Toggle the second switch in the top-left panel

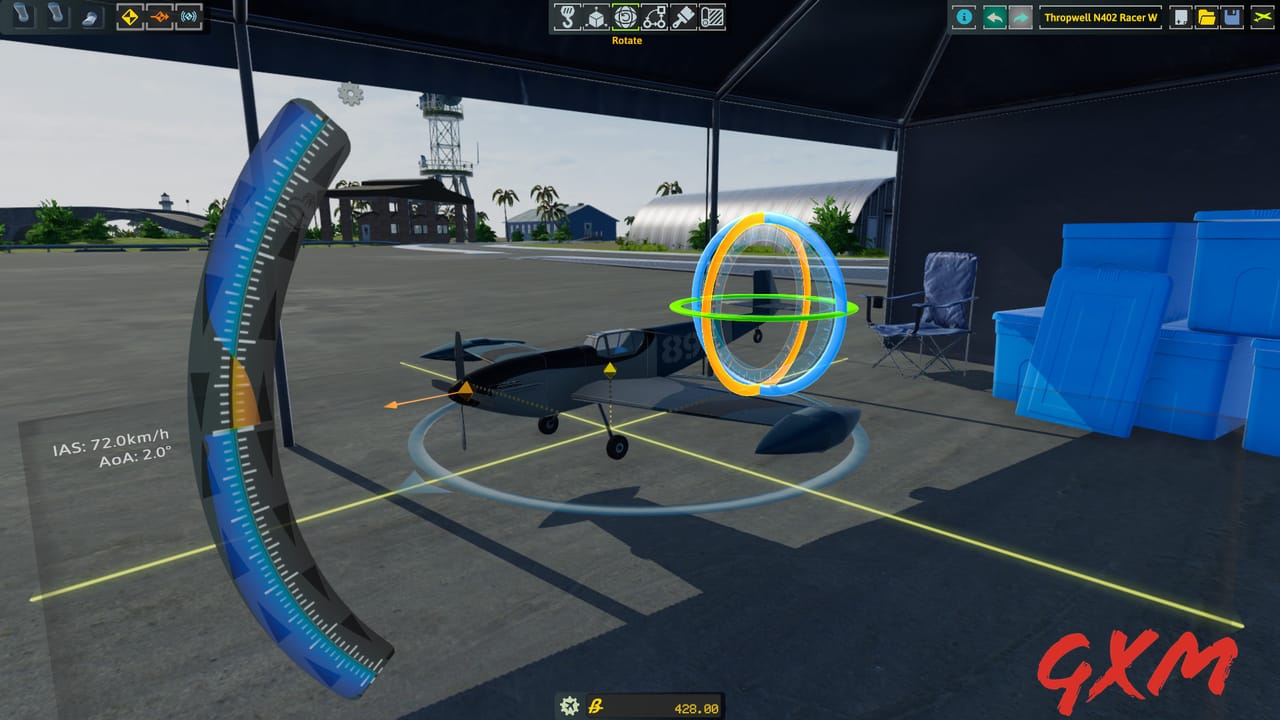point(55,15)
